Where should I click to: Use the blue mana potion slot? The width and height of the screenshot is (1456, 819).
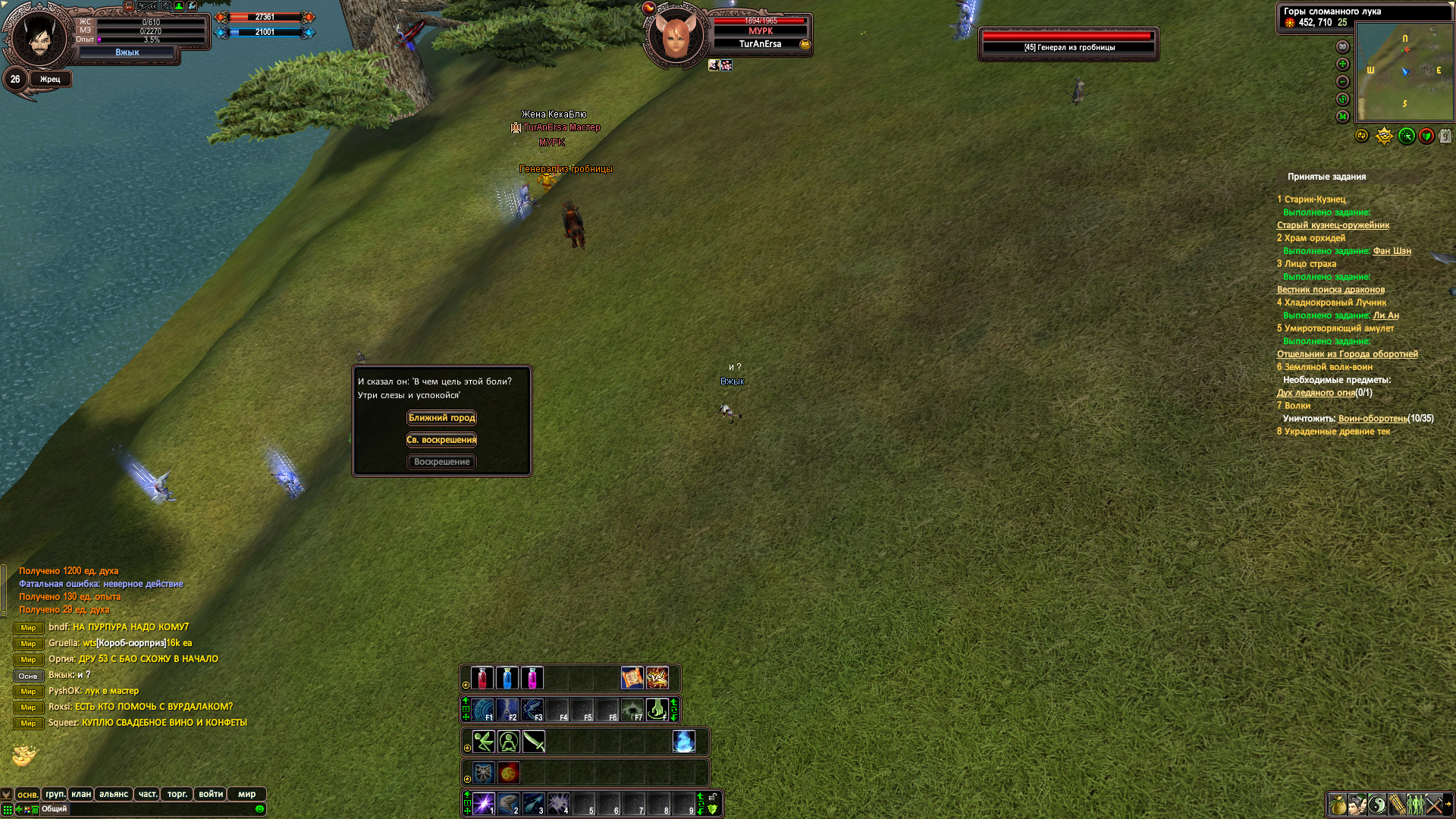tap(507, 678)
